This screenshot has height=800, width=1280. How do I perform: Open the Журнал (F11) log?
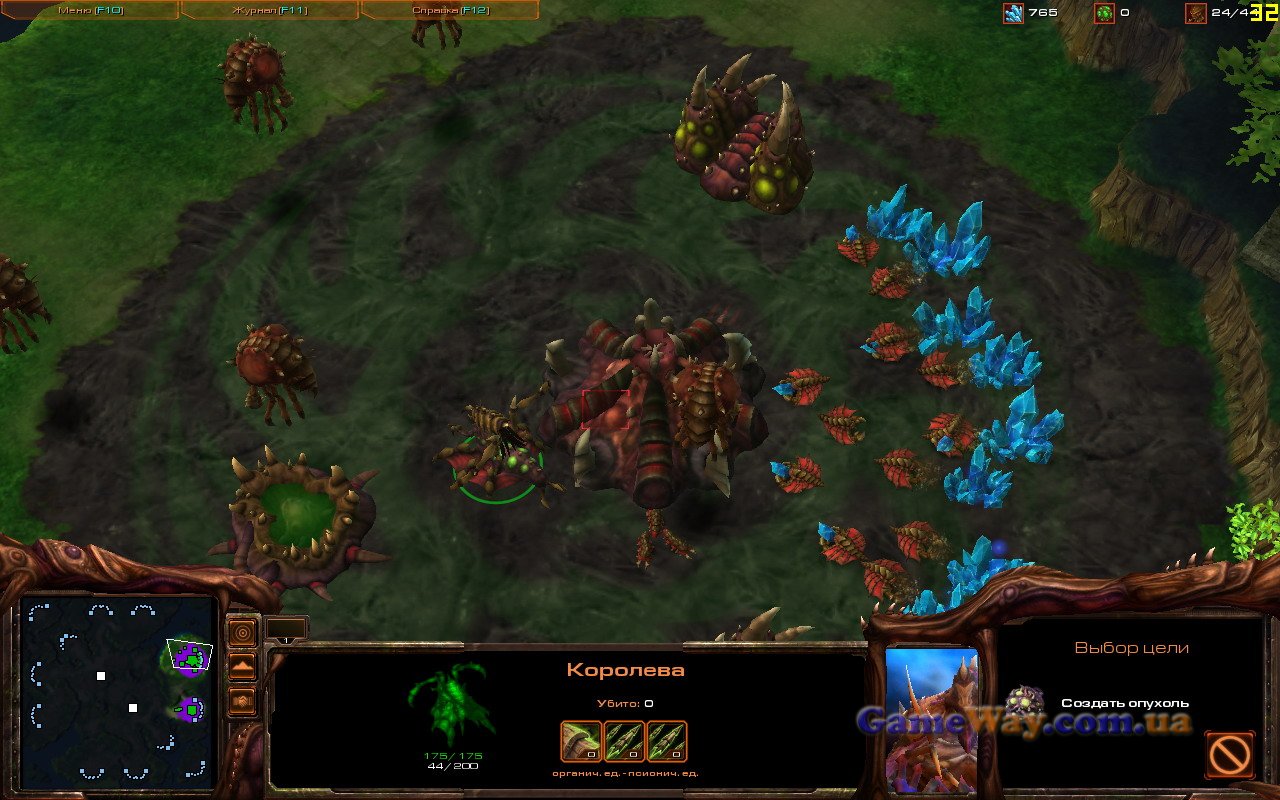click(269, 10)
